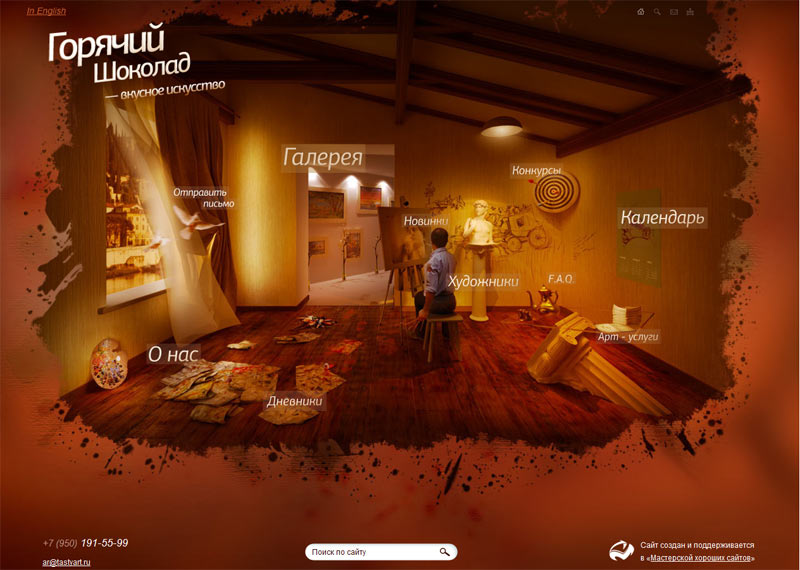Follow the Мастерской хороших сайтов link
Image resolution: width=800 pixels, height=570 pixels.
tap(700, 558)
